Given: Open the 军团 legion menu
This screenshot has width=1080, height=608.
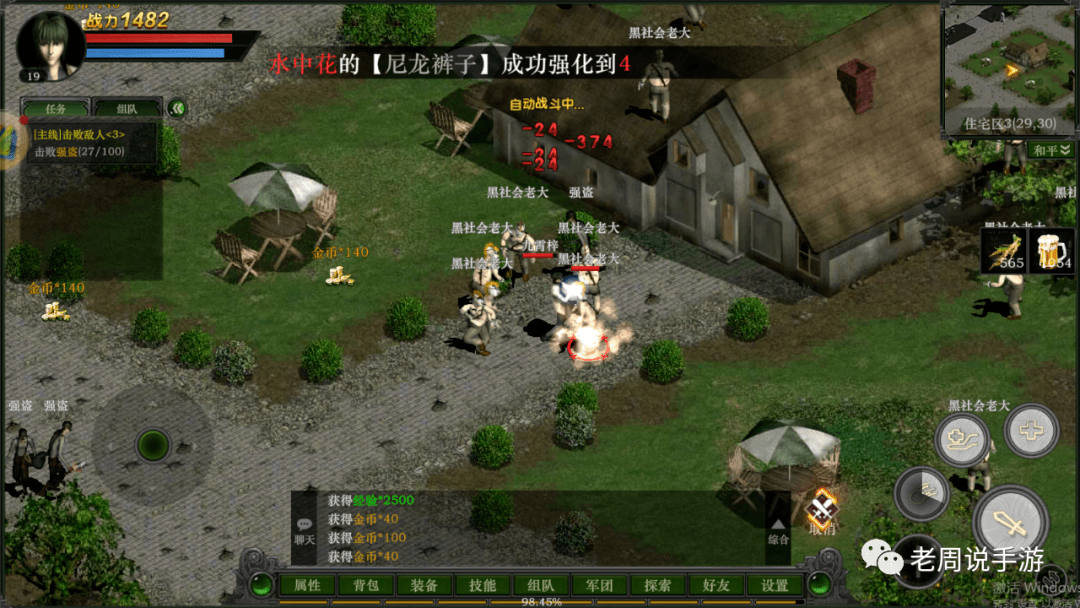Looking at the screenshot, I should coord(600,585).
